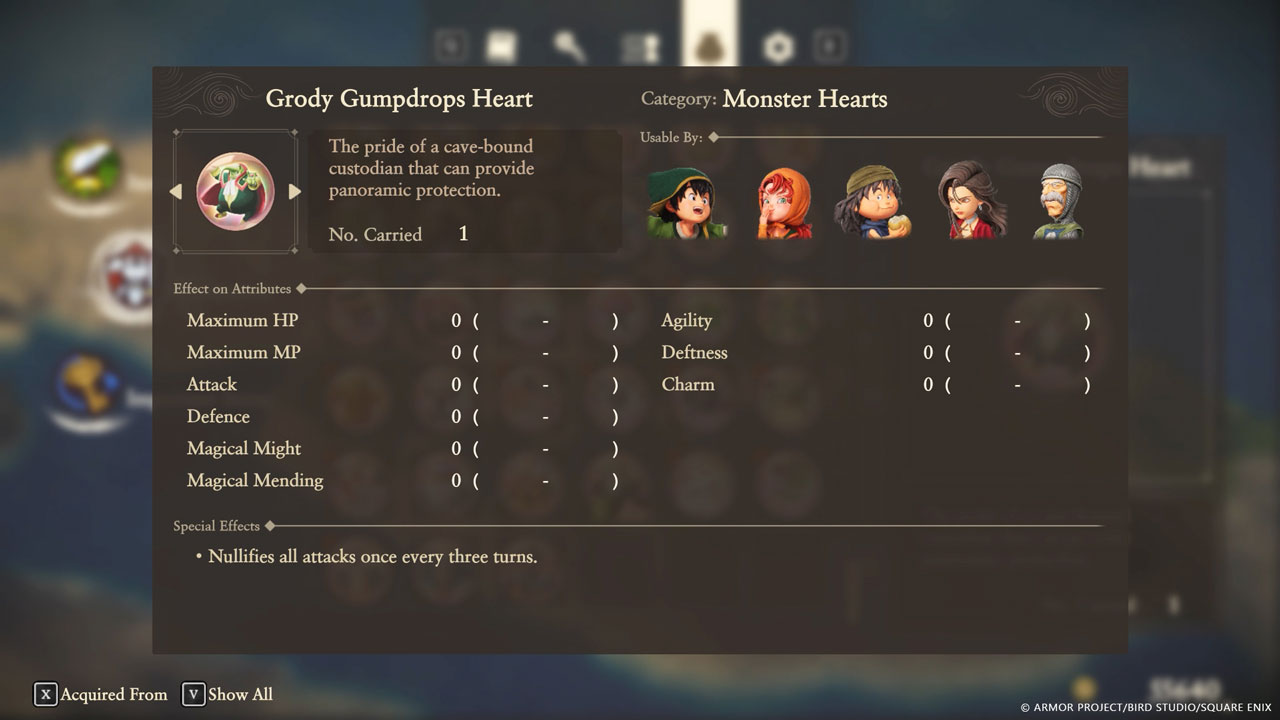Expand the Special Effects section divider
1280x720 pixels.
pos(217,526)
